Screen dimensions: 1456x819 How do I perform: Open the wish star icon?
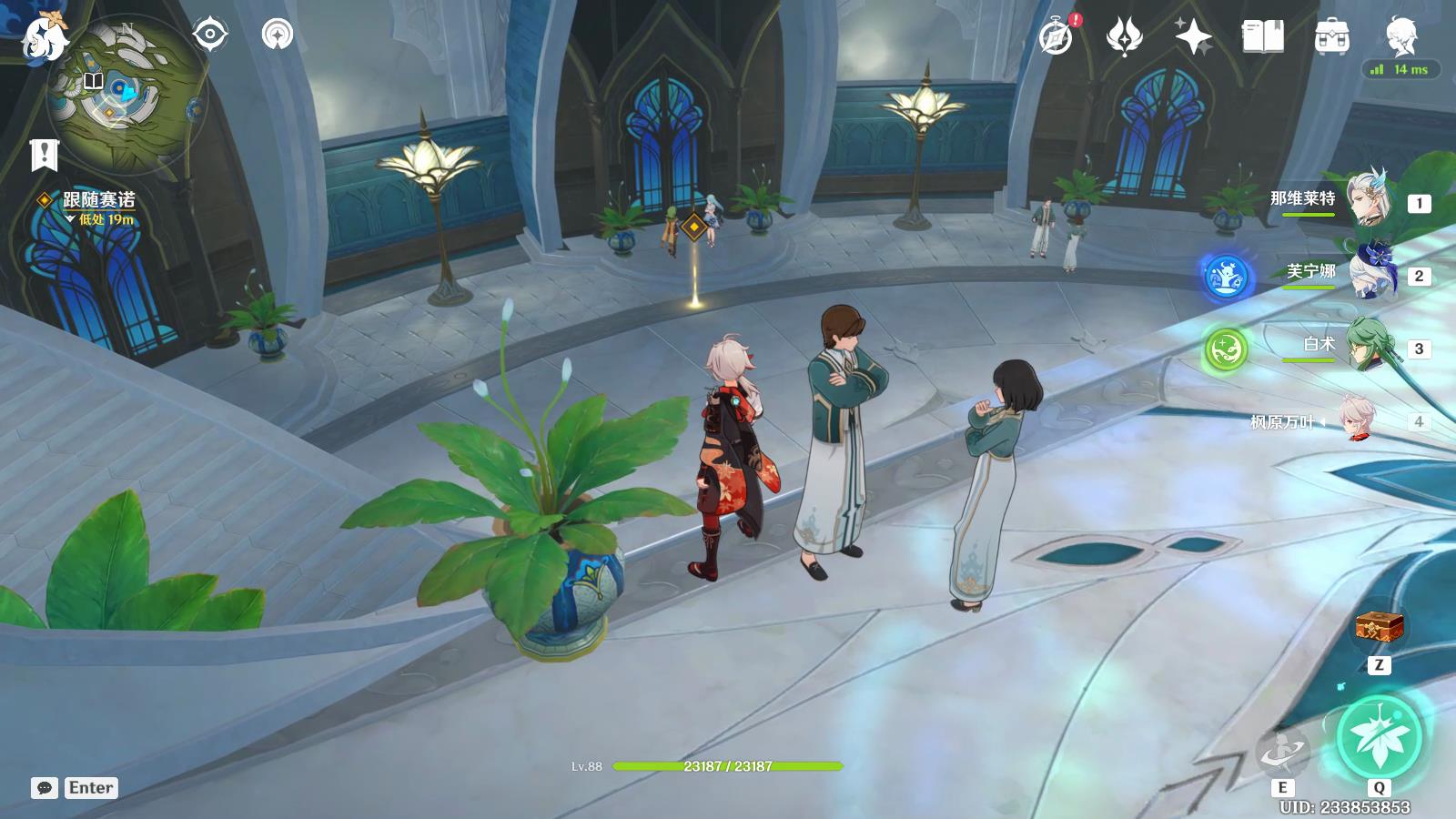pyautogui.click(x=1193, y=37)
